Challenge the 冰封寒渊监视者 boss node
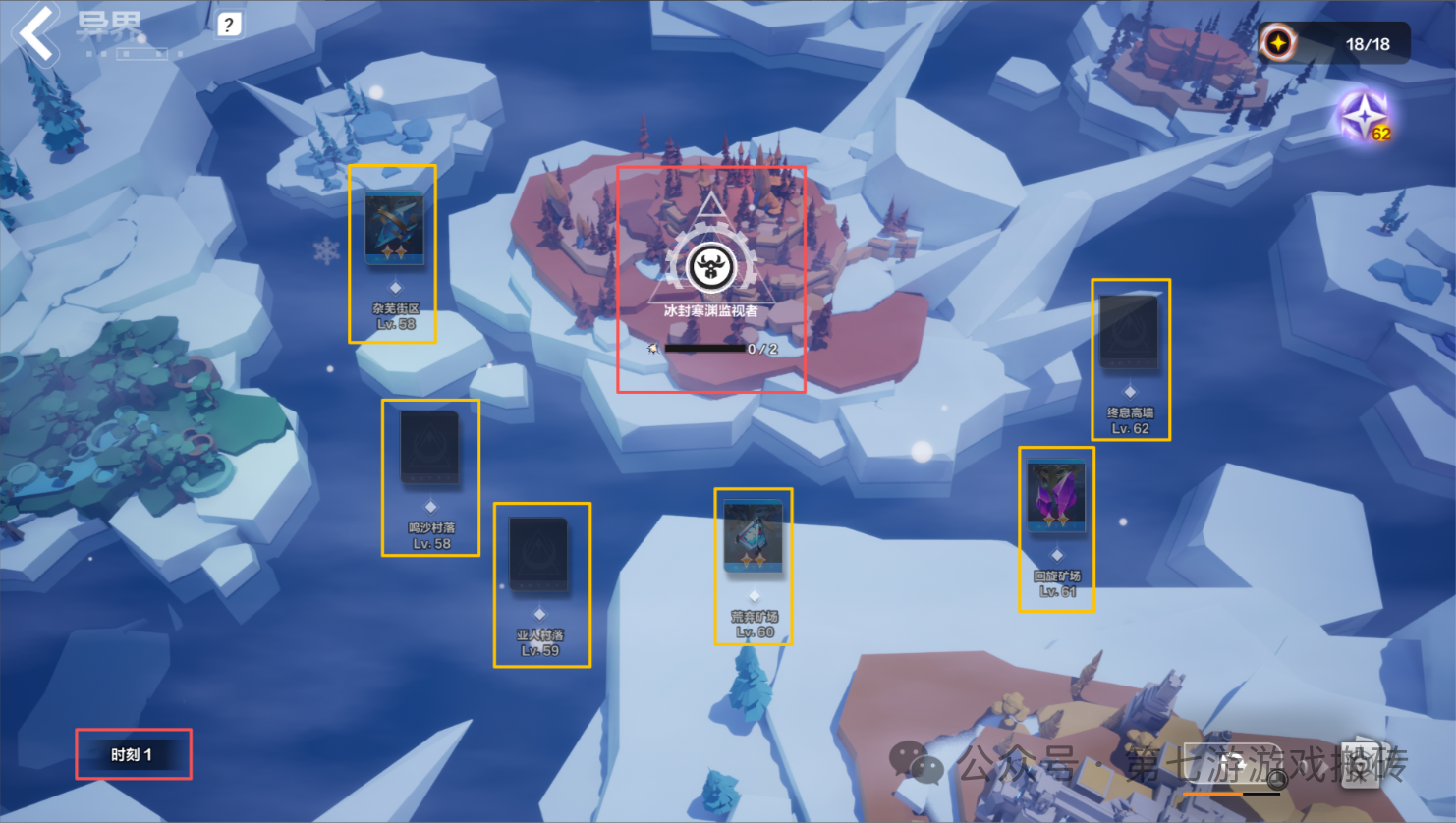The width and height of the screenshot is (1456, 823). pyautogui.click(x=711, y=267)
